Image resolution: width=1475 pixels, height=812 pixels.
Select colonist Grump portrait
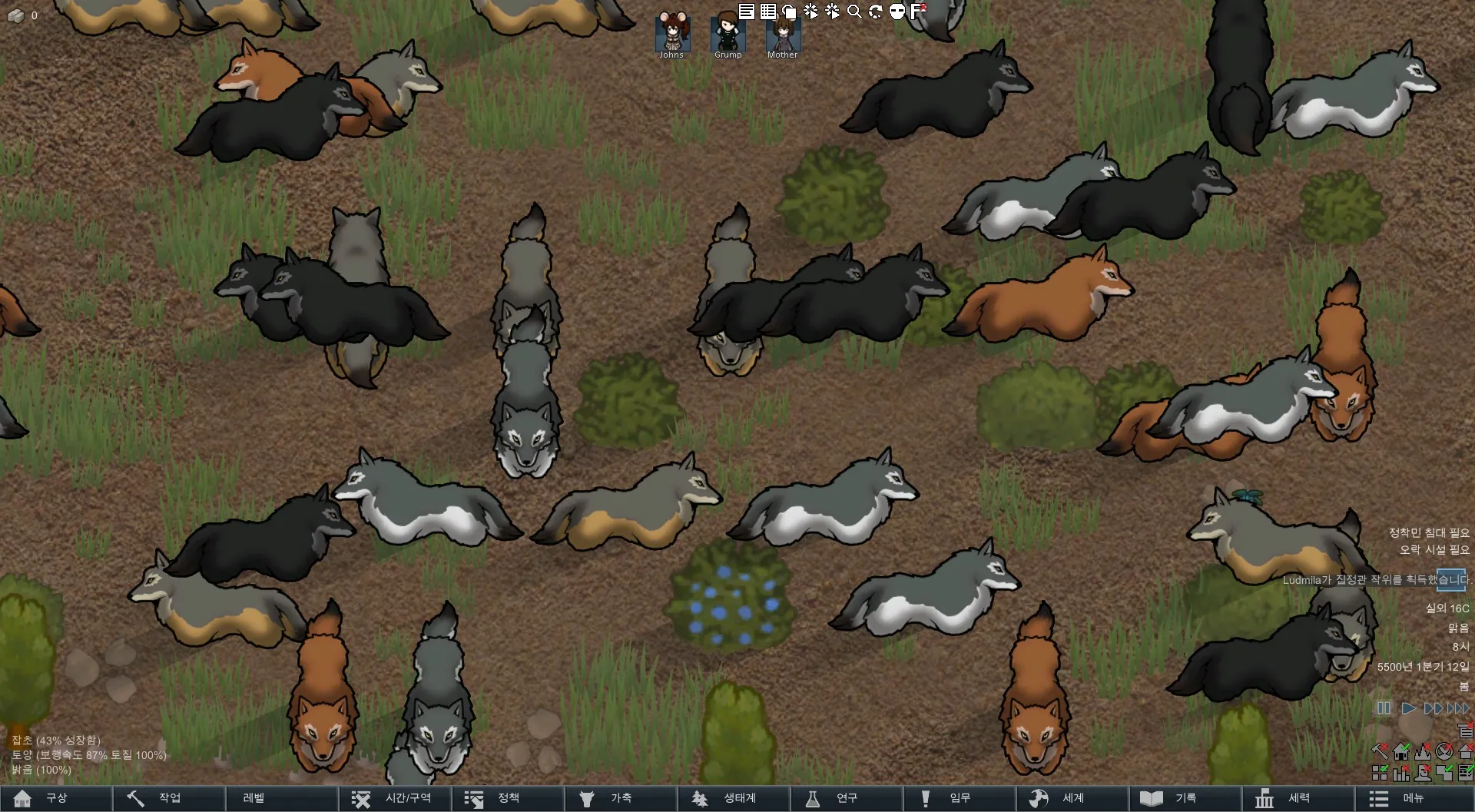click(x=728, y=33)
